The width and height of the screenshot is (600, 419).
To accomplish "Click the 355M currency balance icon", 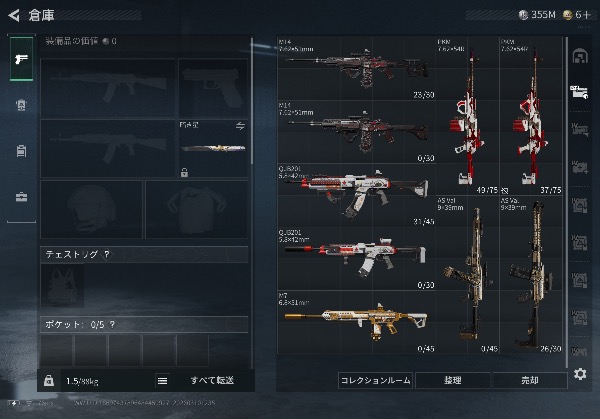I will pos(524,14).
